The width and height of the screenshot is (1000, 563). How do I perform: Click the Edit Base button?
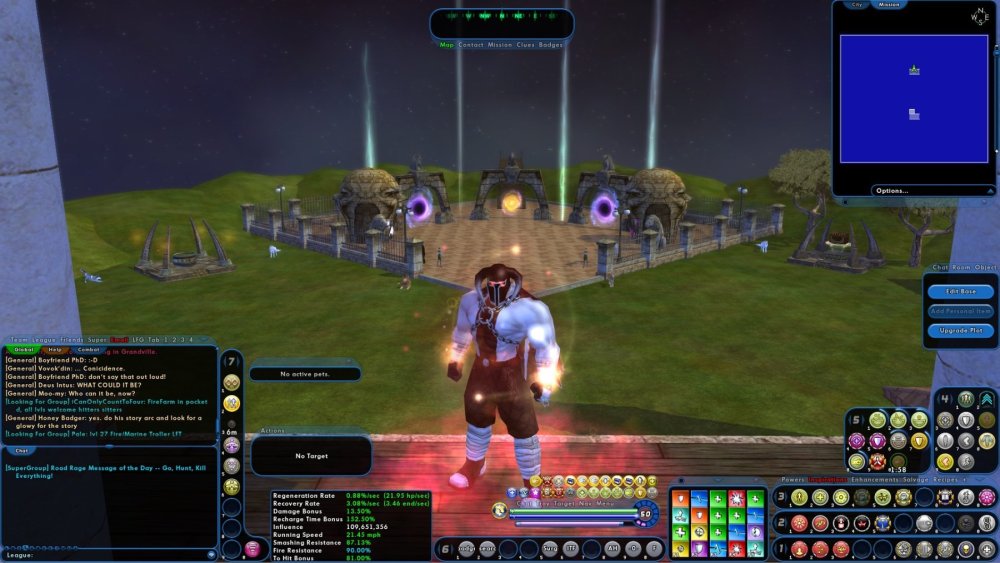[x=959, y=291]
